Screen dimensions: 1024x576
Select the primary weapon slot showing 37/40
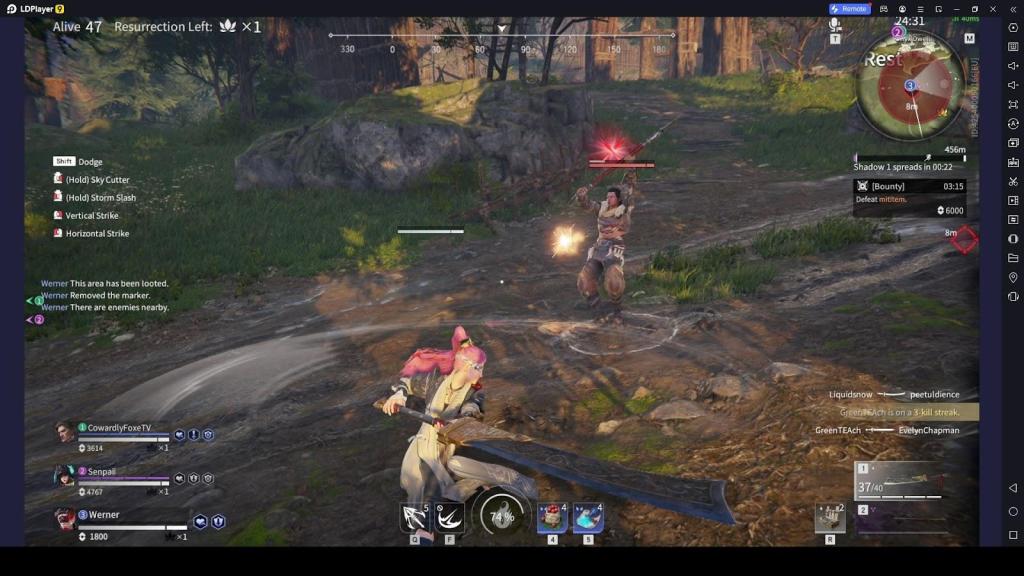pyautogui.click(x=900, y=482)
